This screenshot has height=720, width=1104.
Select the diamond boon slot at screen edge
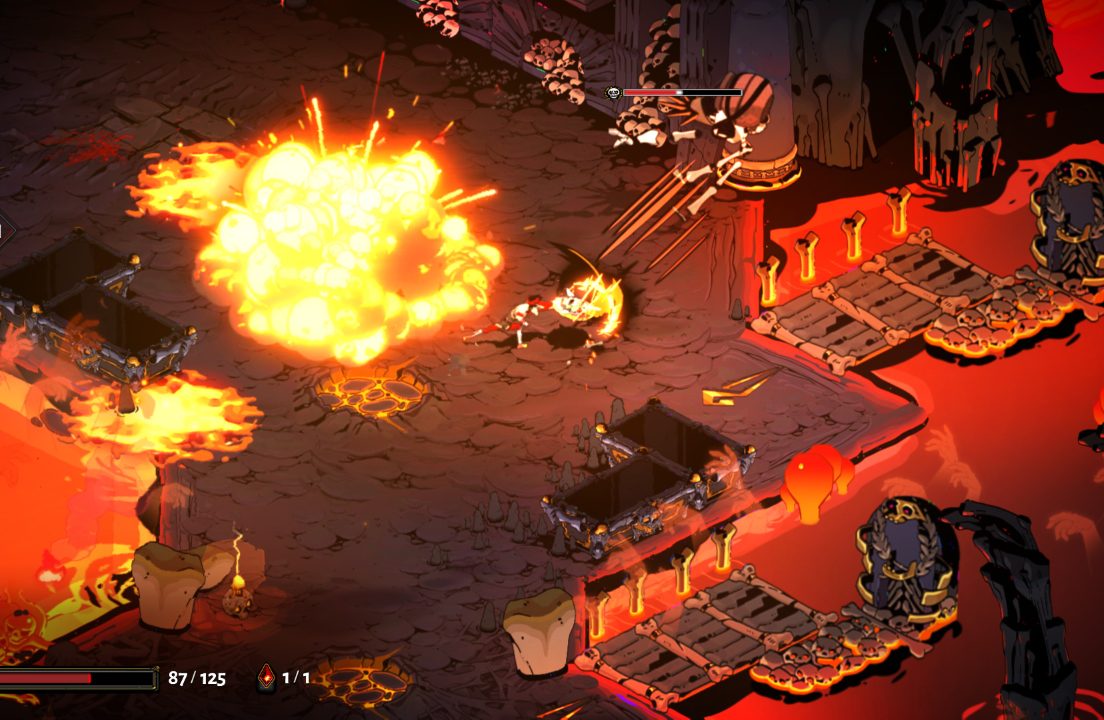tap(3, 233)
